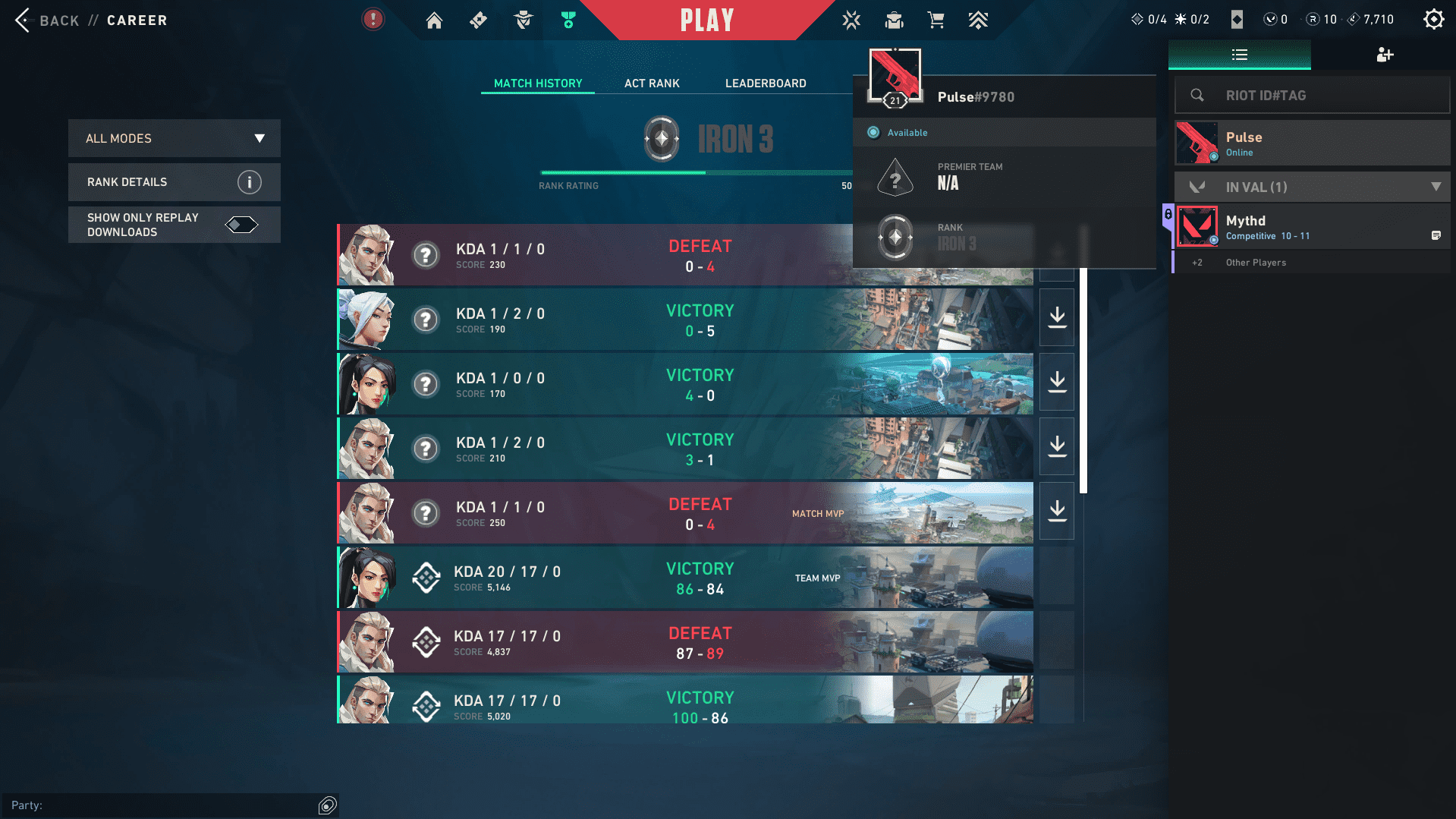Click the Esports icon in the top bar
Screen dimensions: 1456x819
click(851, 20)
